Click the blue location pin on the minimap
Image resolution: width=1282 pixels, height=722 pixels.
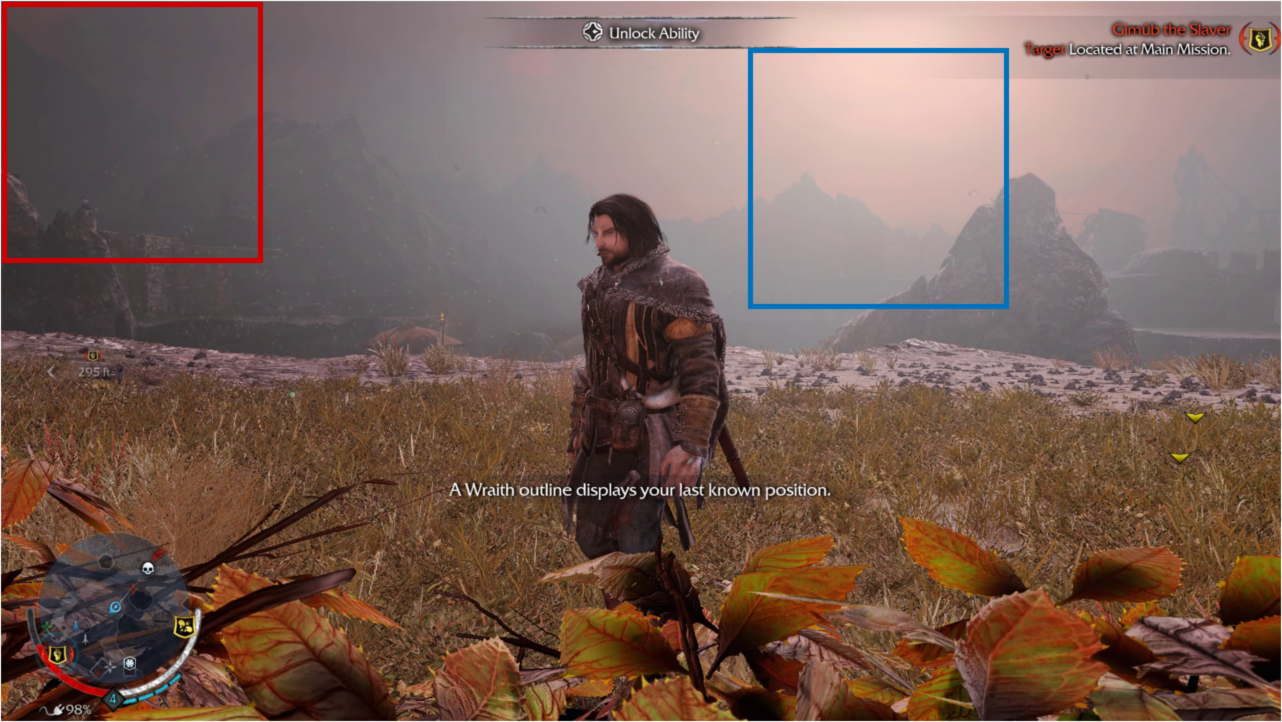(115, 605)
